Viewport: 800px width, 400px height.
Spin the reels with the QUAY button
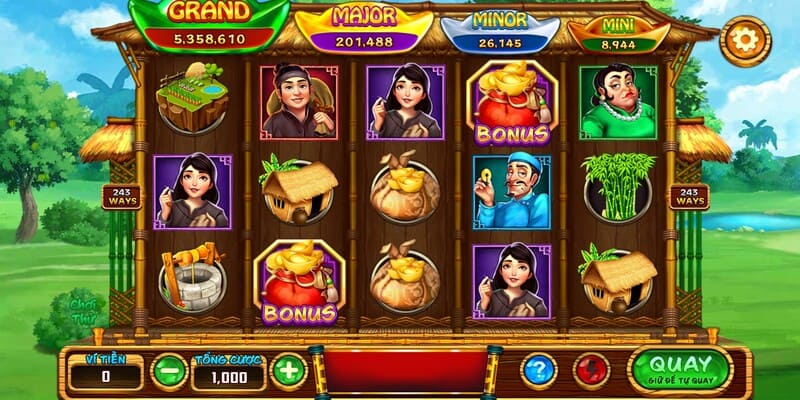681,369
